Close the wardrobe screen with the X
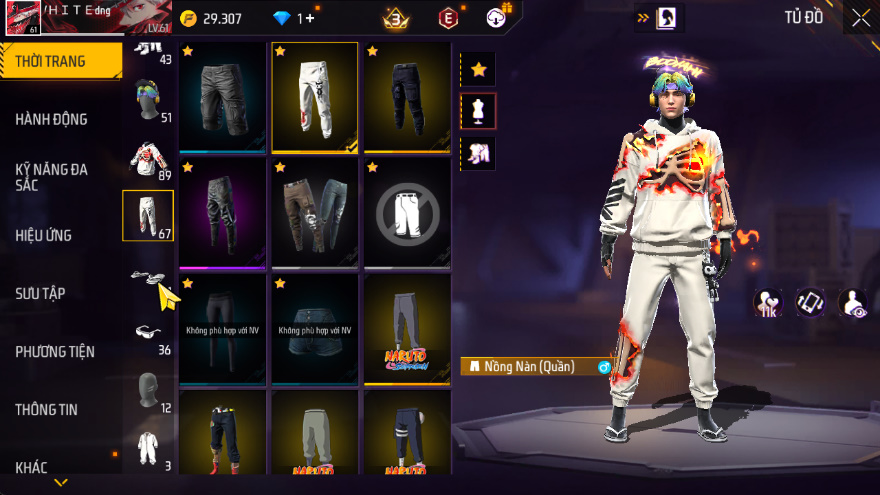This screenshot has height=495, width=880. coord(861,17)
